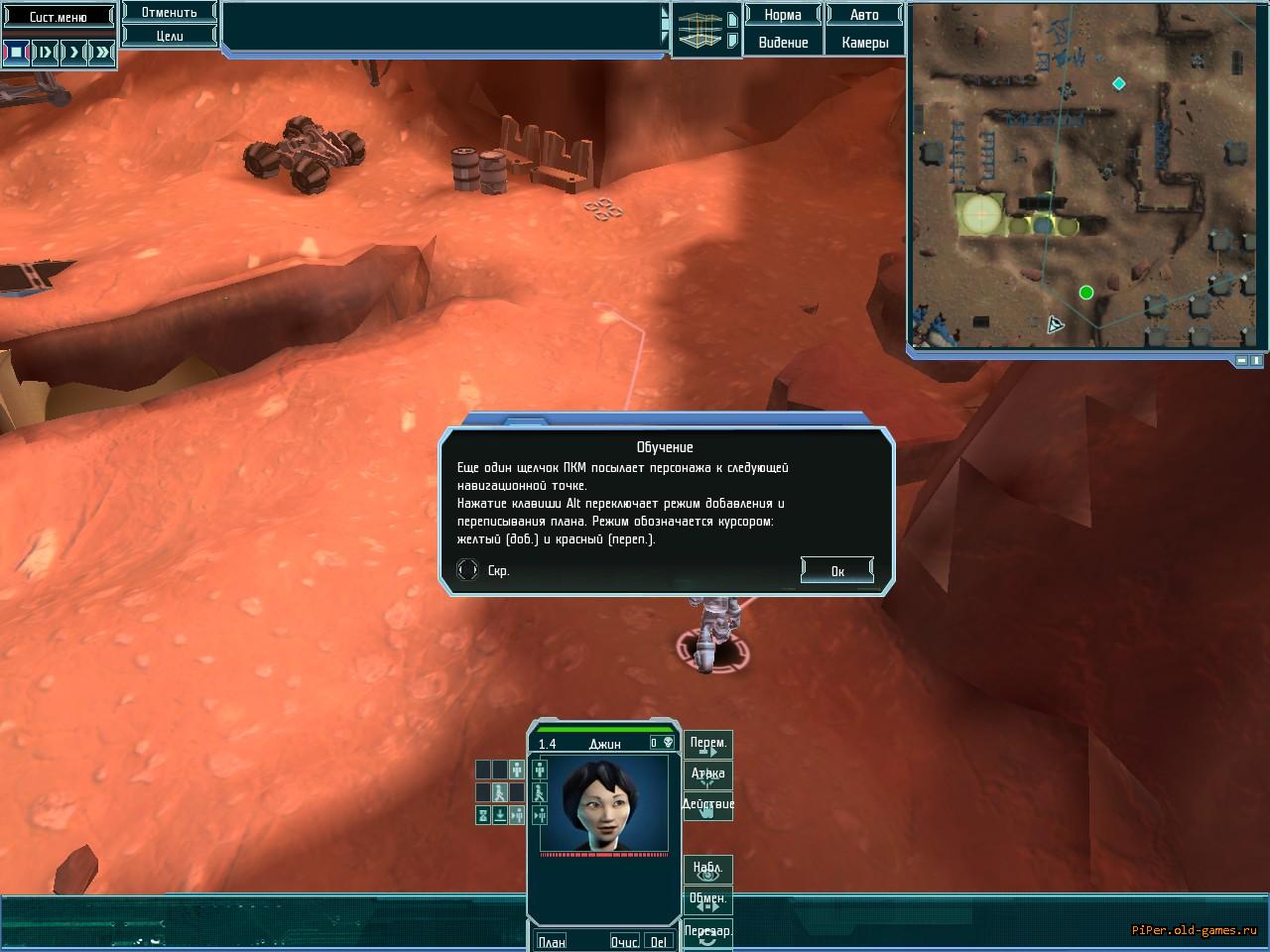Image resolution: width=1270 pixels, height=952 pixels.
Task: Set fastest speed with the triple-arrow button
Action: pos(102,52)
